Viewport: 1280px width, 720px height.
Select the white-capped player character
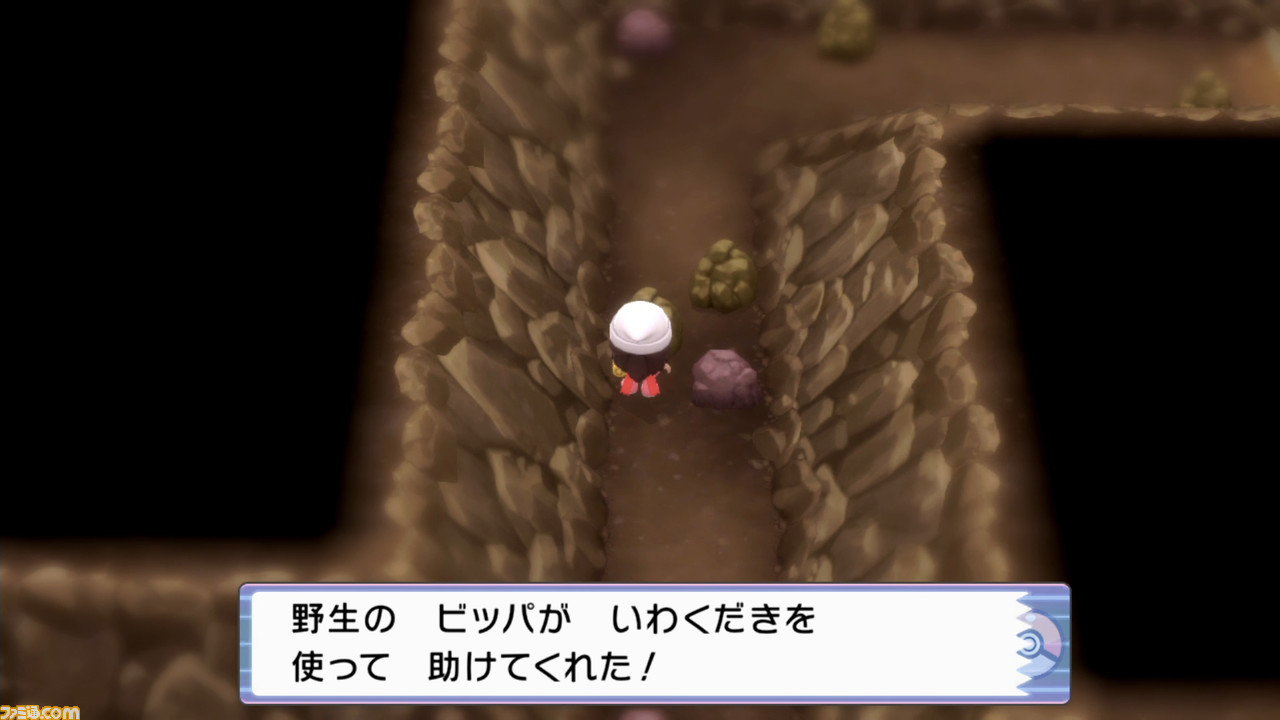coord(639,345)
